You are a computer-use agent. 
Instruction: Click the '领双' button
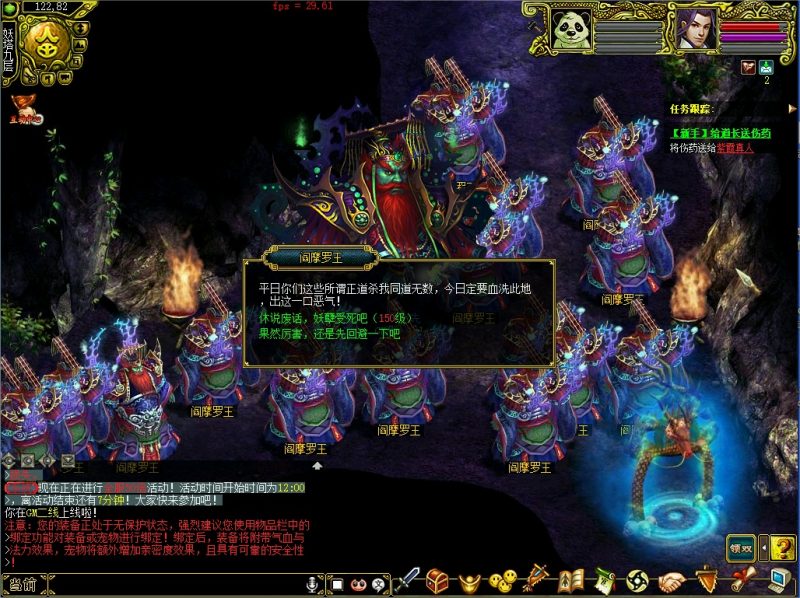coord(740,547)
